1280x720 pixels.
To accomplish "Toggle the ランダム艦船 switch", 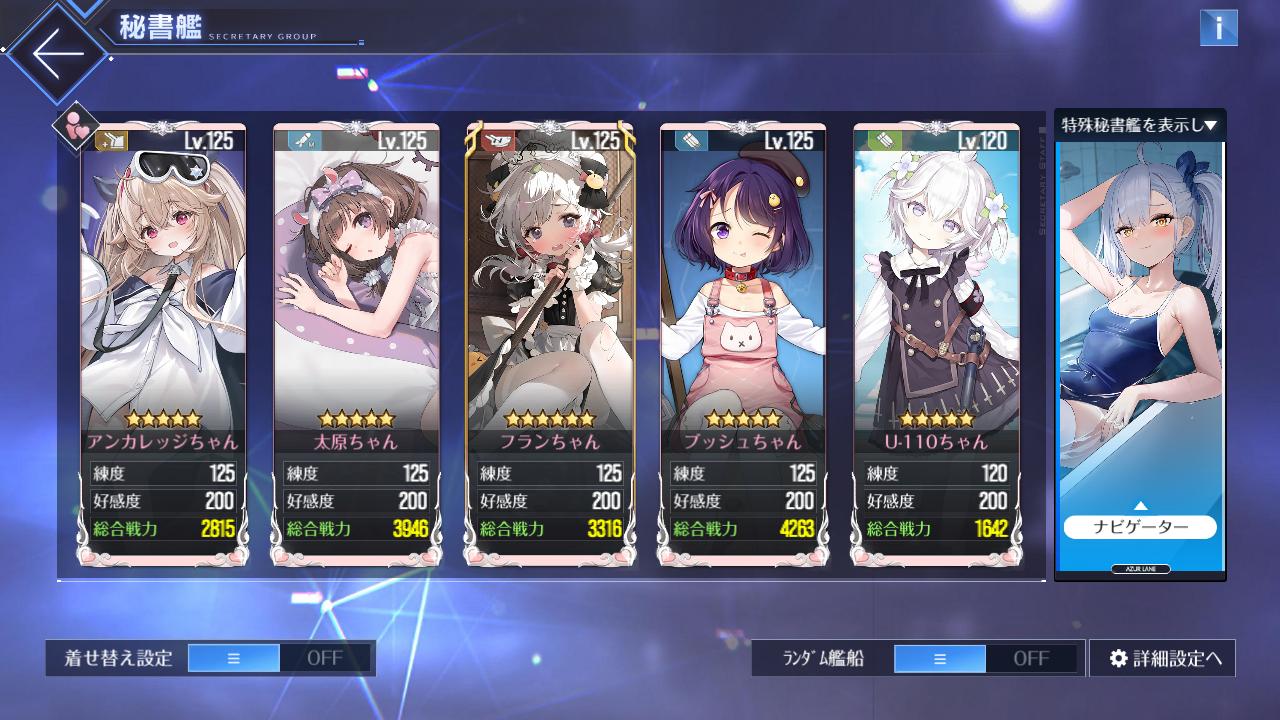I will 985,658.
